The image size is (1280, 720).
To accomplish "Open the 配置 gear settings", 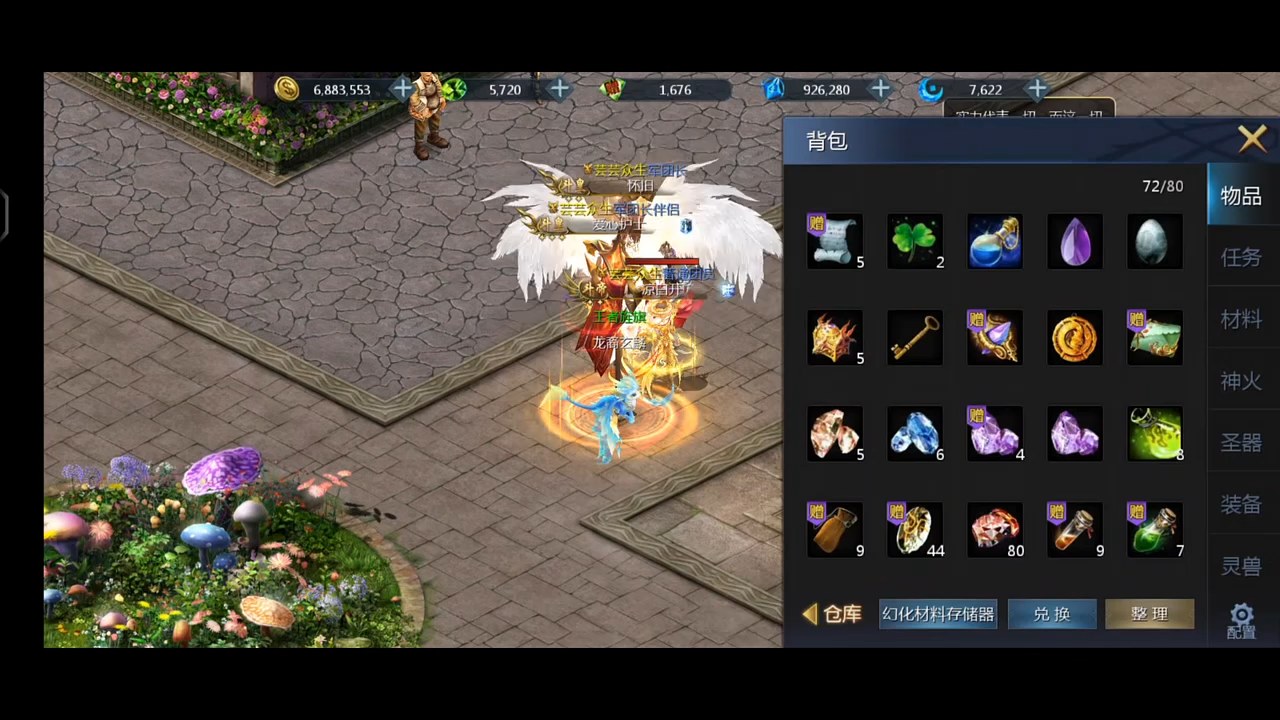I will pyautogui.click(x=1241, y=621).
